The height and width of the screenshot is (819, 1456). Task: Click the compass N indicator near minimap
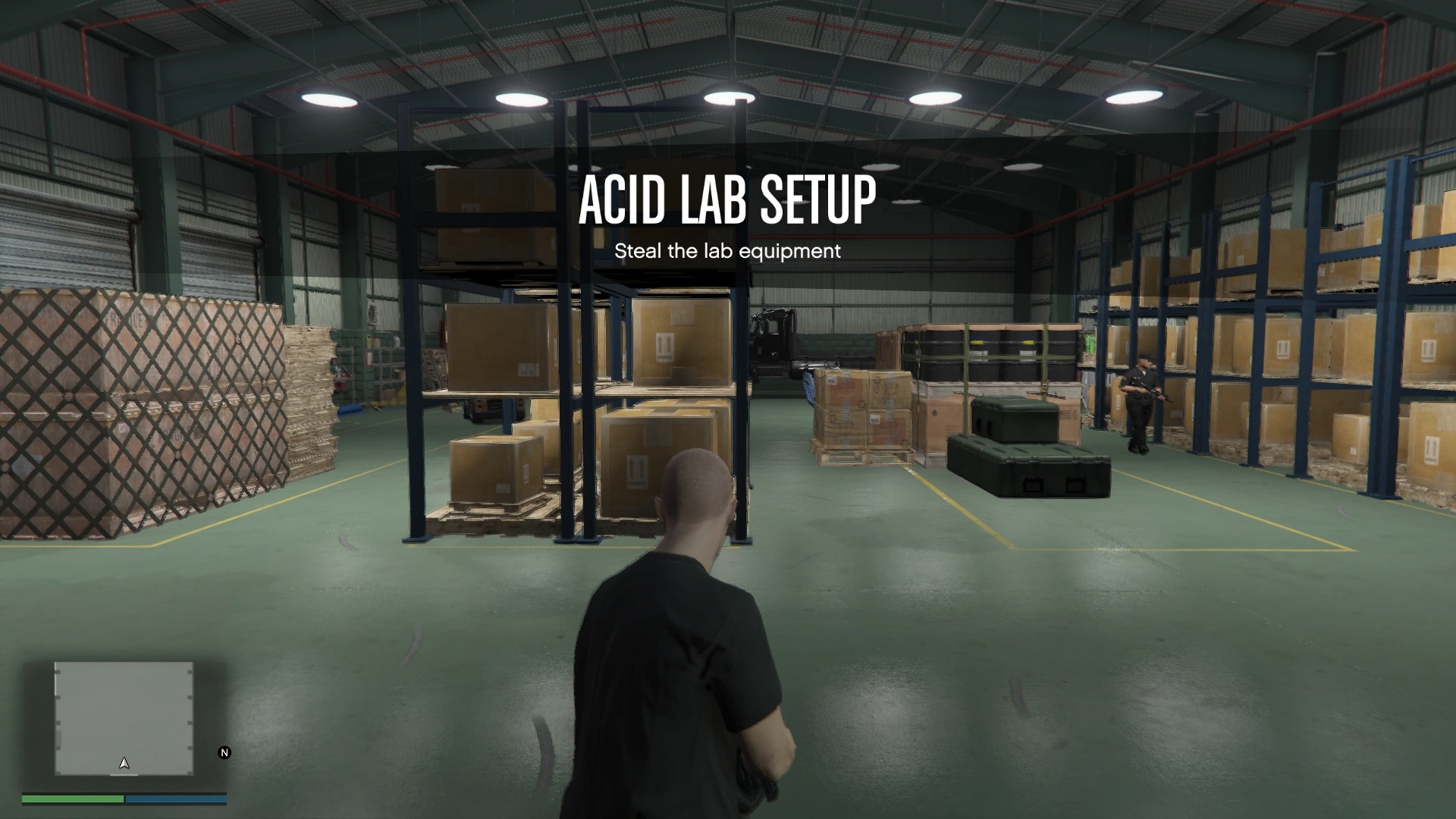(223, 753)
